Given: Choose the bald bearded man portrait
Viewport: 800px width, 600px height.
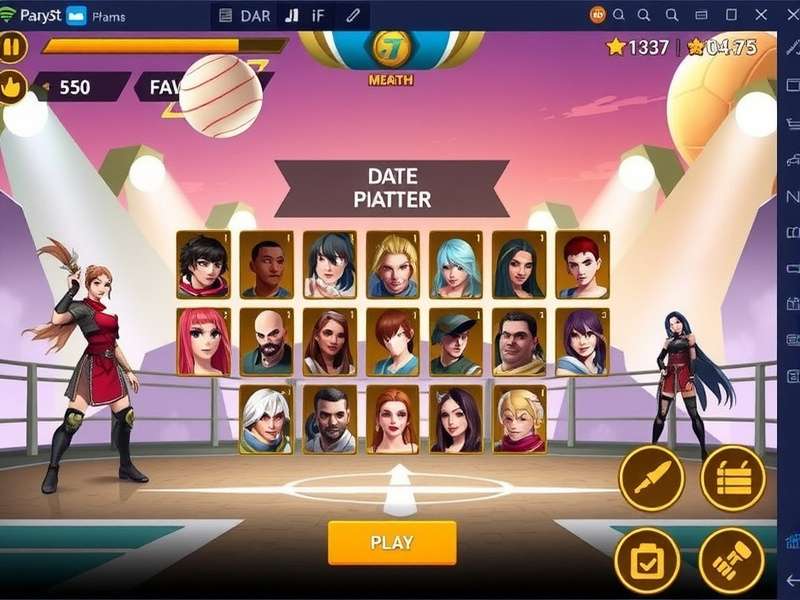Looking at the screenshot, I should pyautogui.click(x=267, y=341).
